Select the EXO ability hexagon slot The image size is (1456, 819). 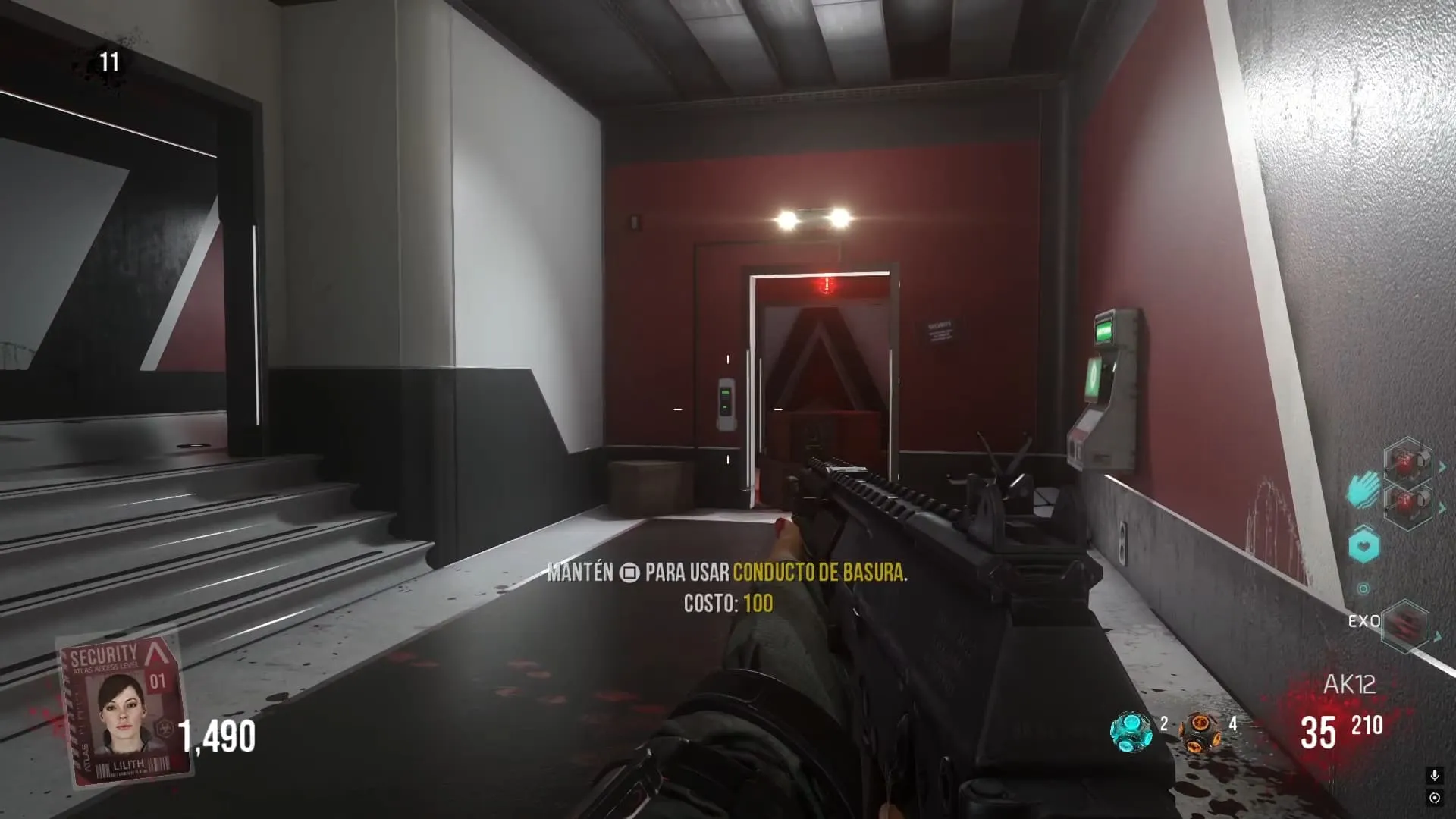(x=1405, y=625)
